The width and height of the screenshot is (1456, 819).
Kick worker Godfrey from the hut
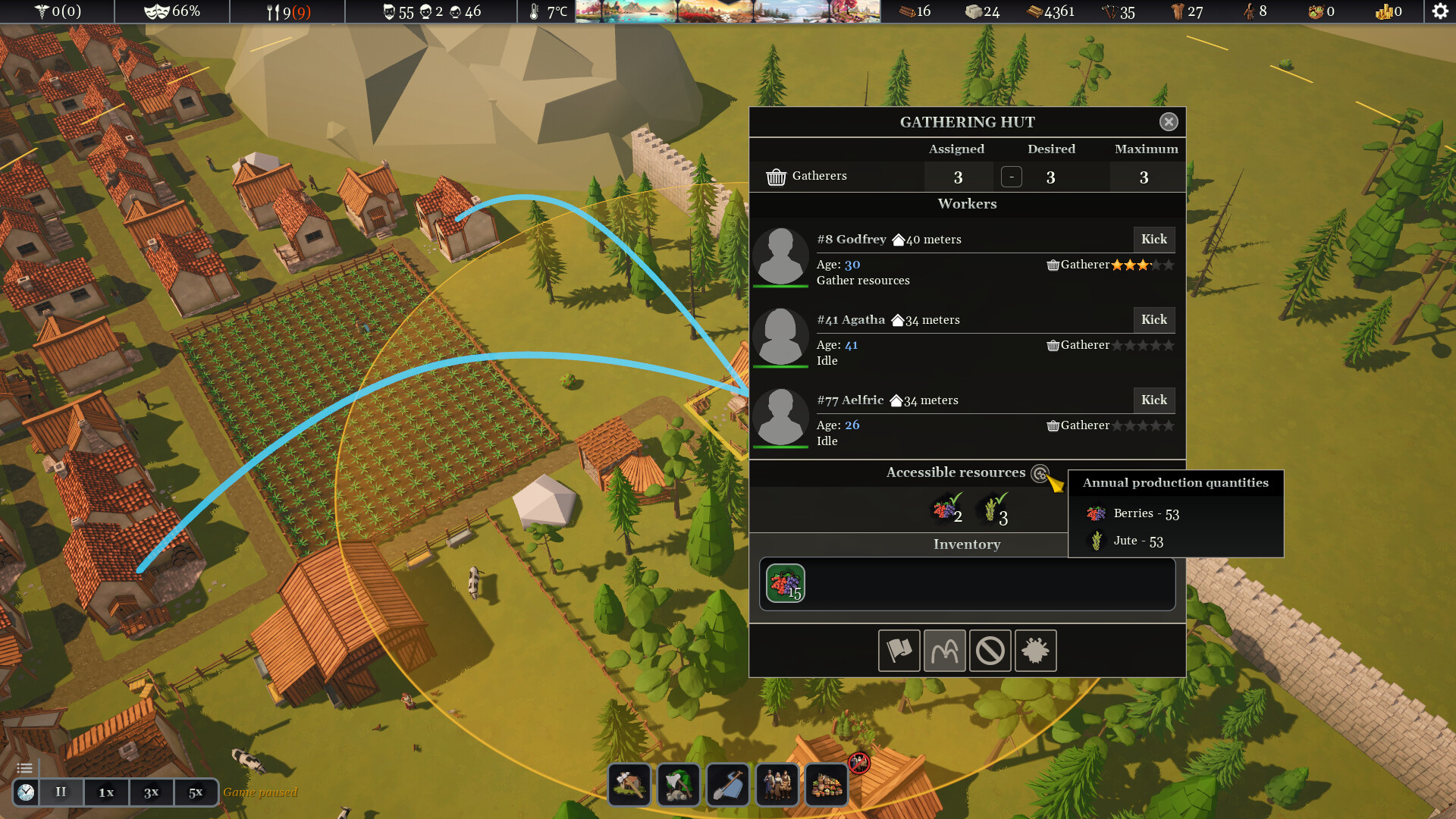click(1153, 239)
